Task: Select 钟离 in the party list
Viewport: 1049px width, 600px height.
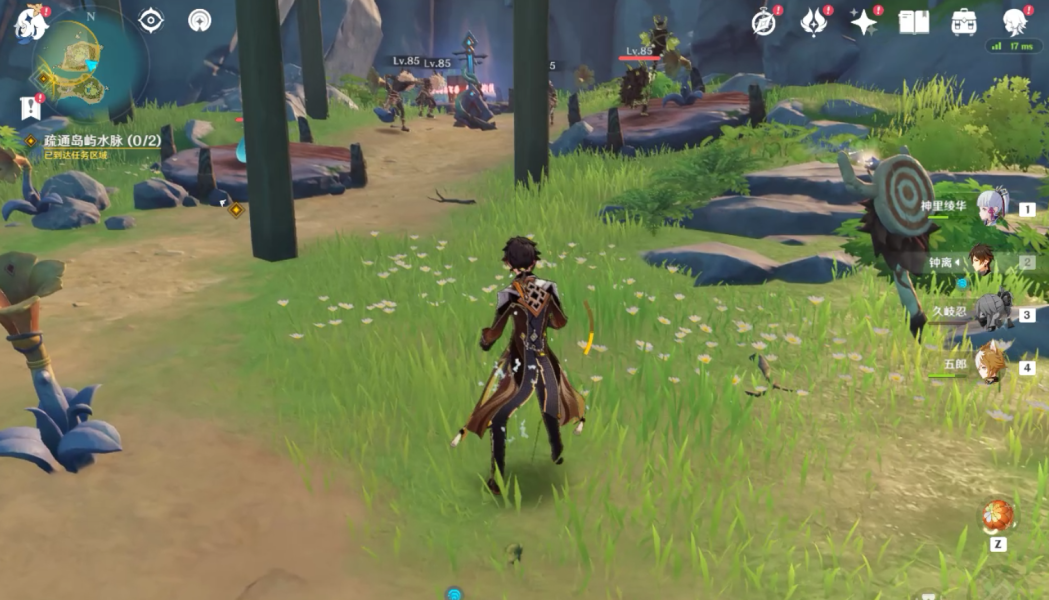Action: (x=984, y=262)
